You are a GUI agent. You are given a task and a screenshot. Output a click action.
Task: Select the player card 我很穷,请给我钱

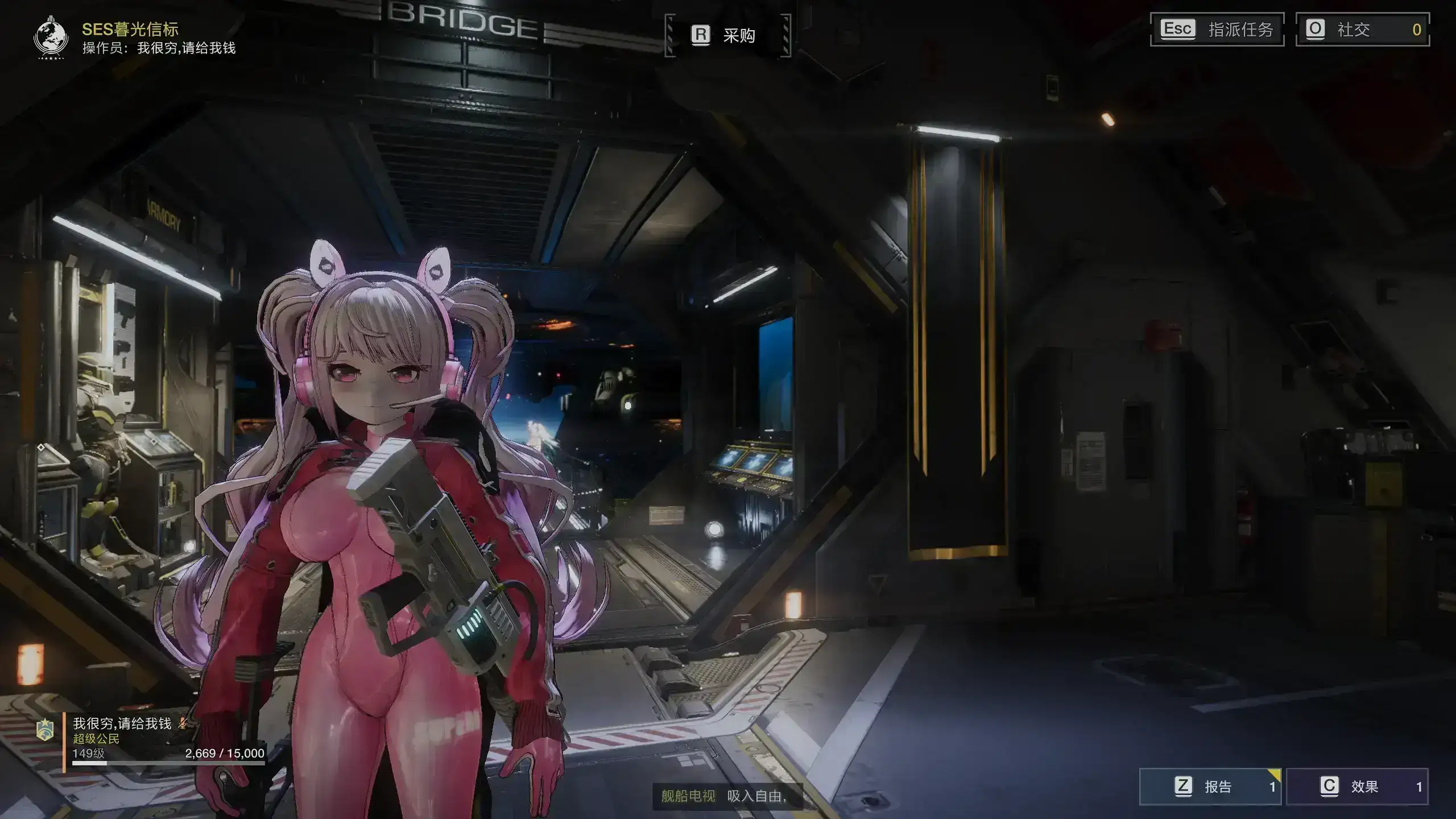click(165, 738)
